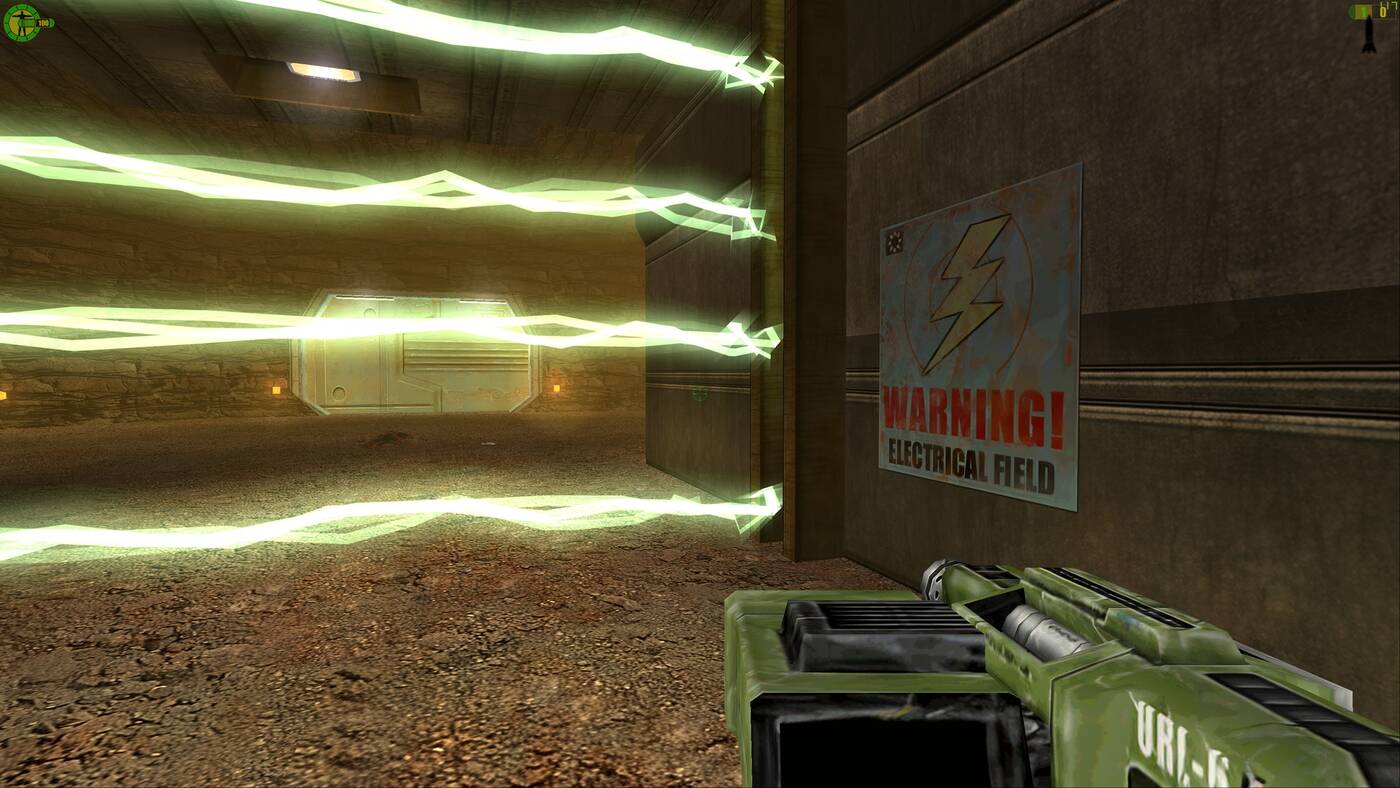Click the small hazard emblem on poster corner

(897, 240)
